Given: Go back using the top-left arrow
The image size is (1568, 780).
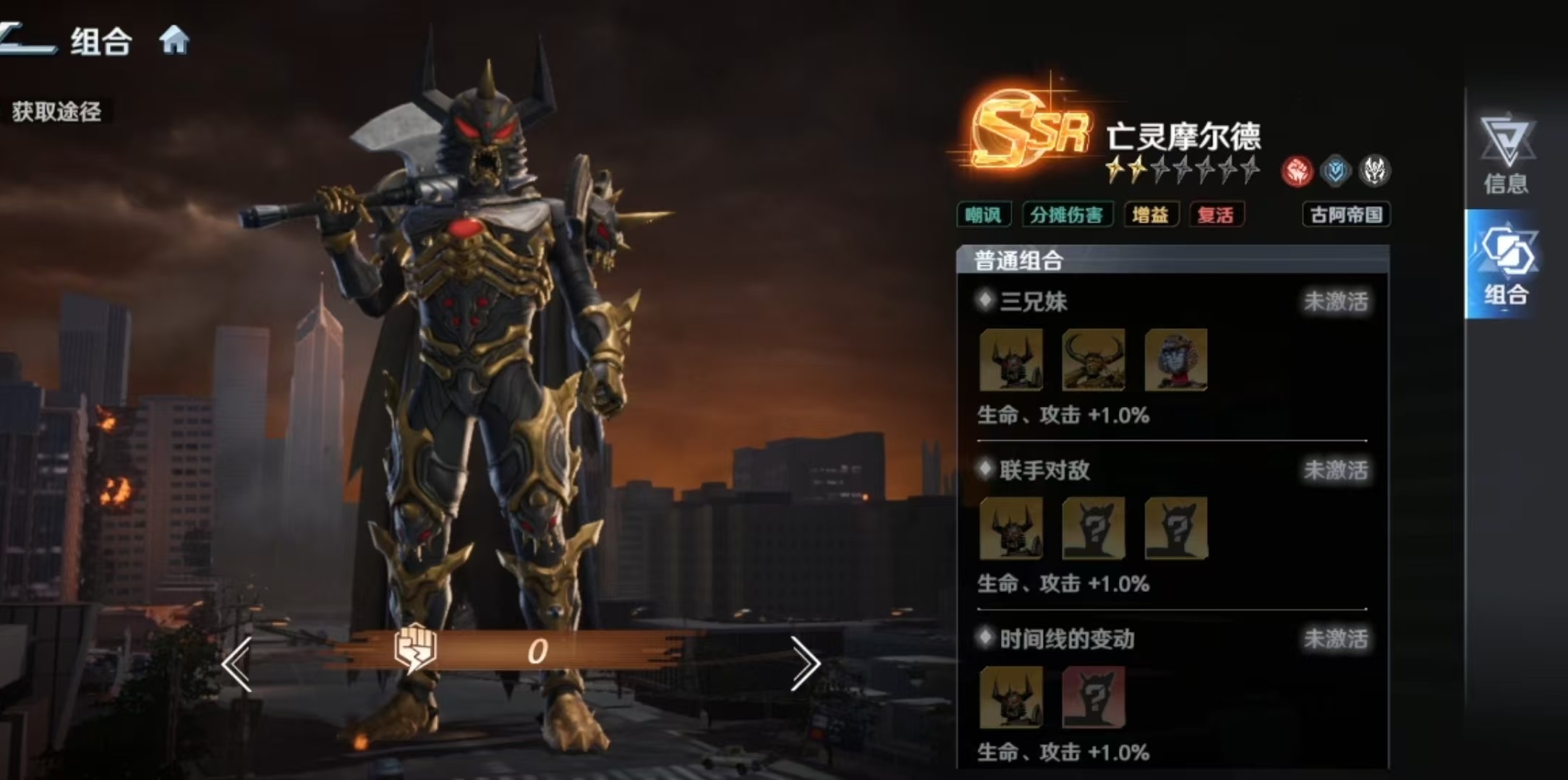Looking at the screenshot, I should 27,39.
